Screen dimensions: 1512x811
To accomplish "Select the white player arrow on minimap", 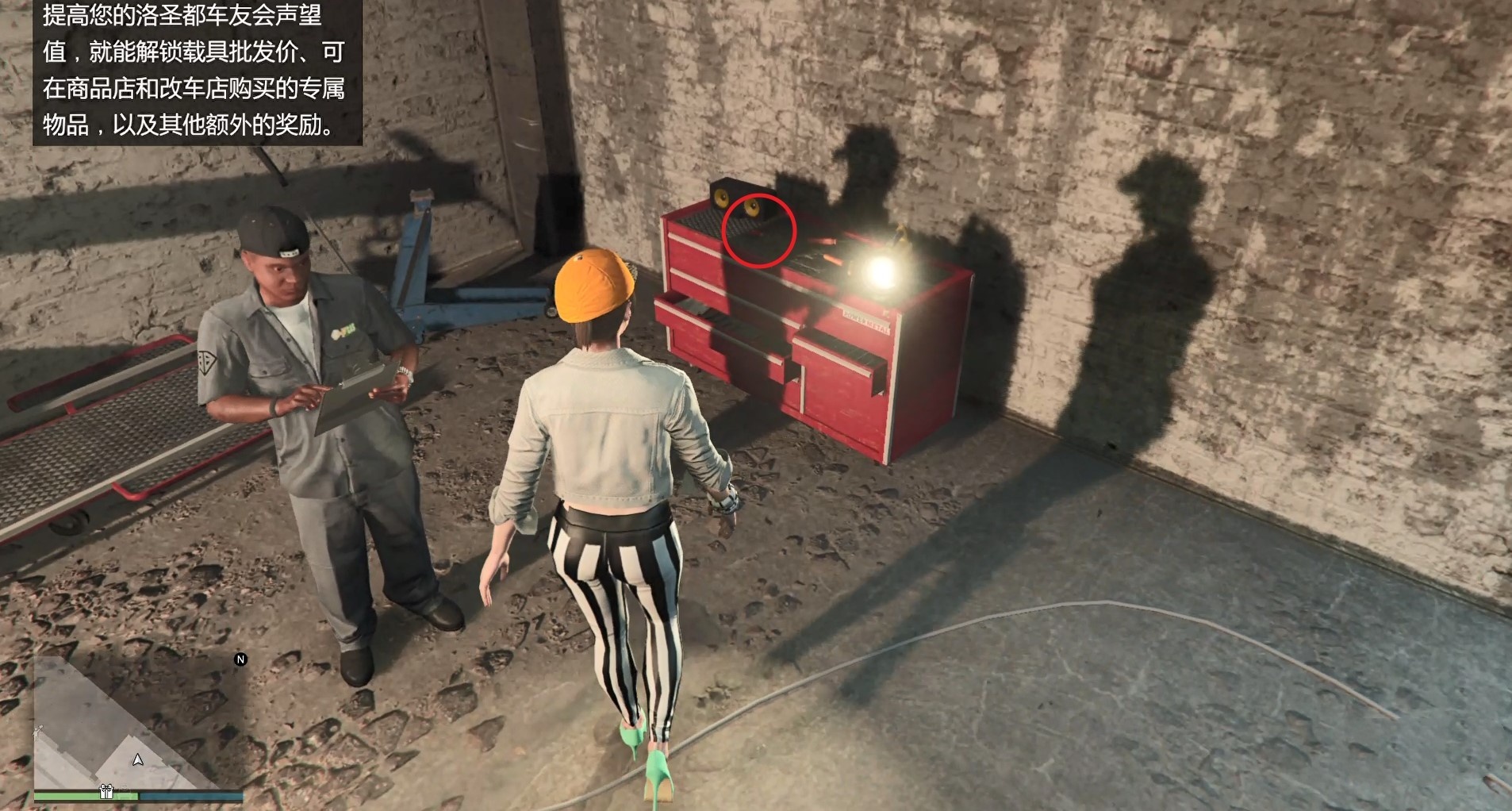I will 138,759.
